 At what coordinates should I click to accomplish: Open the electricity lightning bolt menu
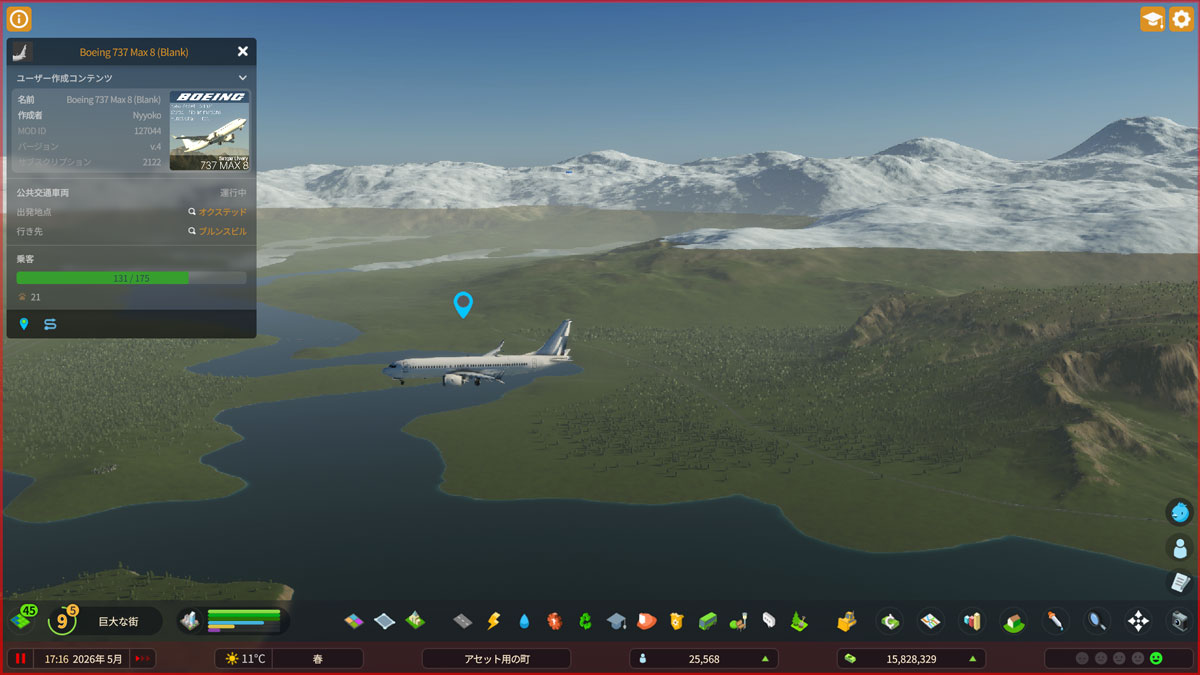[493, 621]
